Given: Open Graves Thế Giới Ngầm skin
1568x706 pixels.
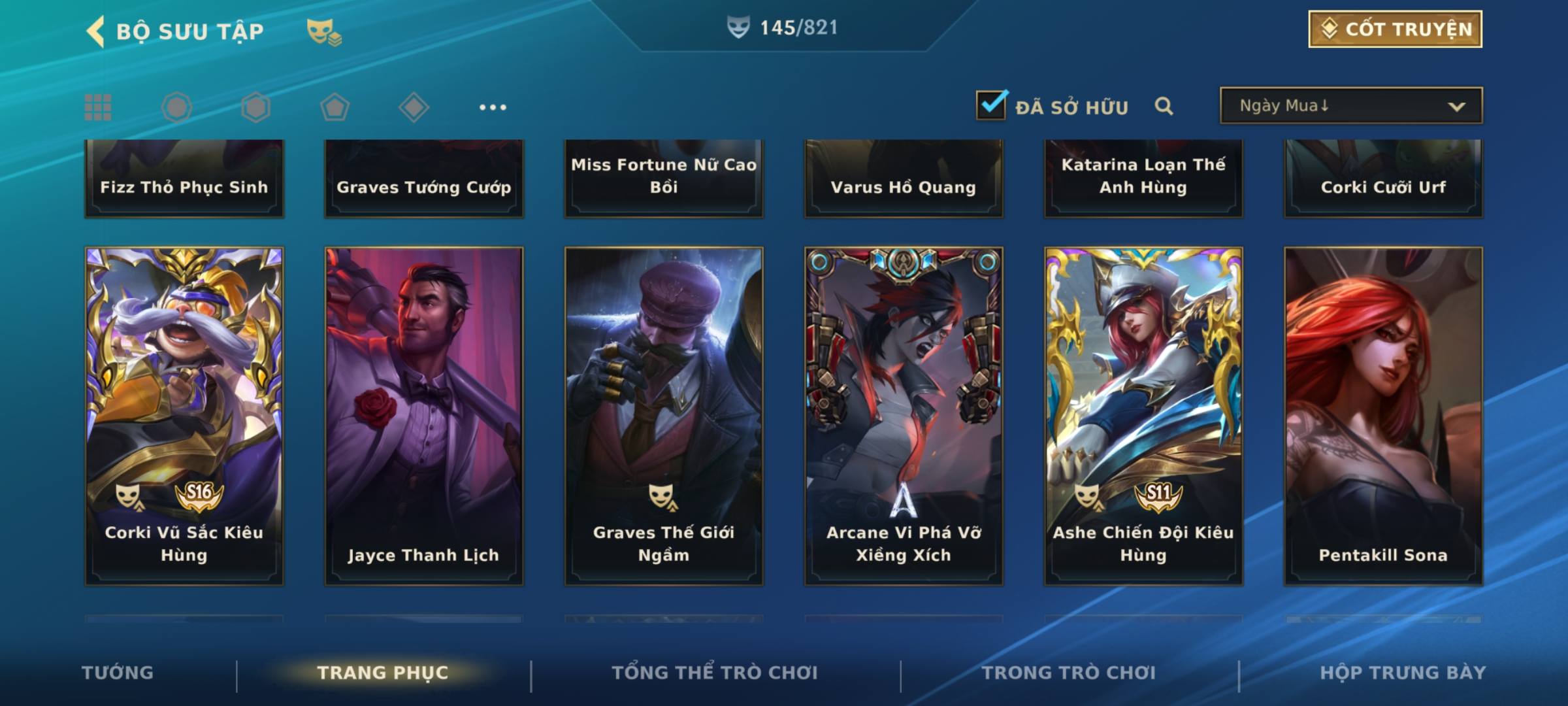Looking at the screenshot, I should (x=664, y=415).
